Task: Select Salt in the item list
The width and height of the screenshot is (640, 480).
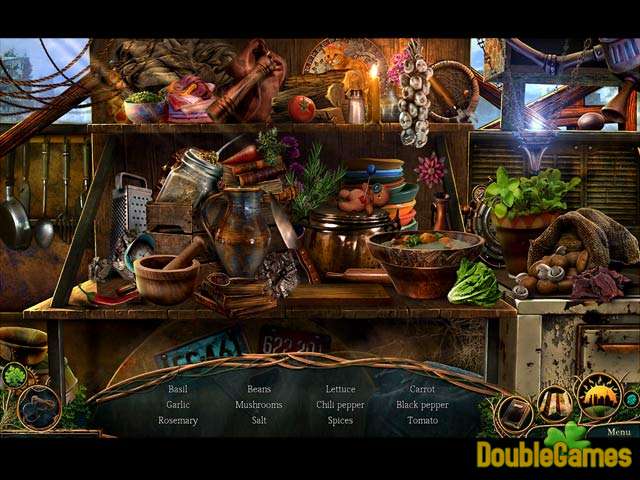Action: coord(259,420)
